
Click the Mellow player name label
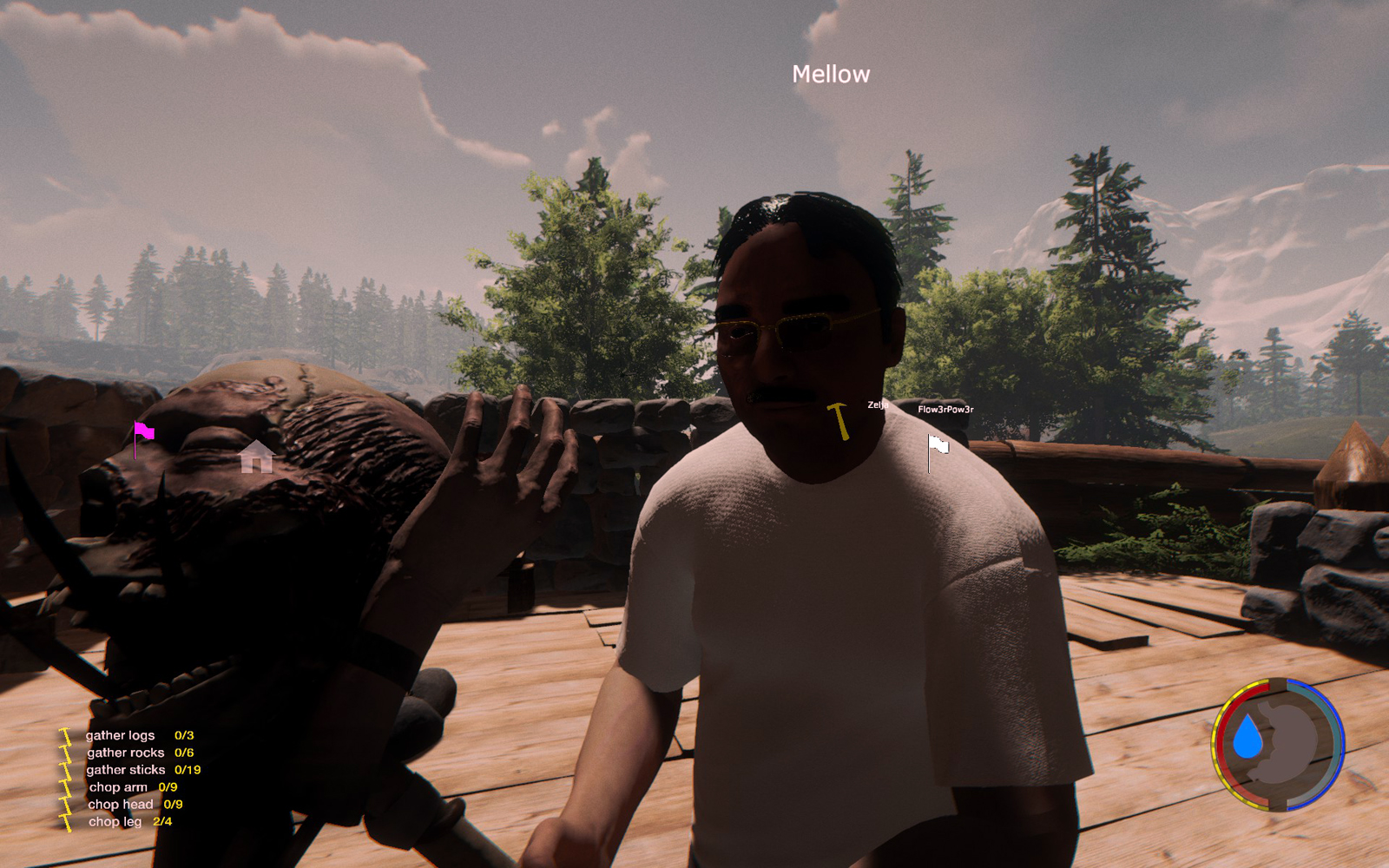[831, 75]
